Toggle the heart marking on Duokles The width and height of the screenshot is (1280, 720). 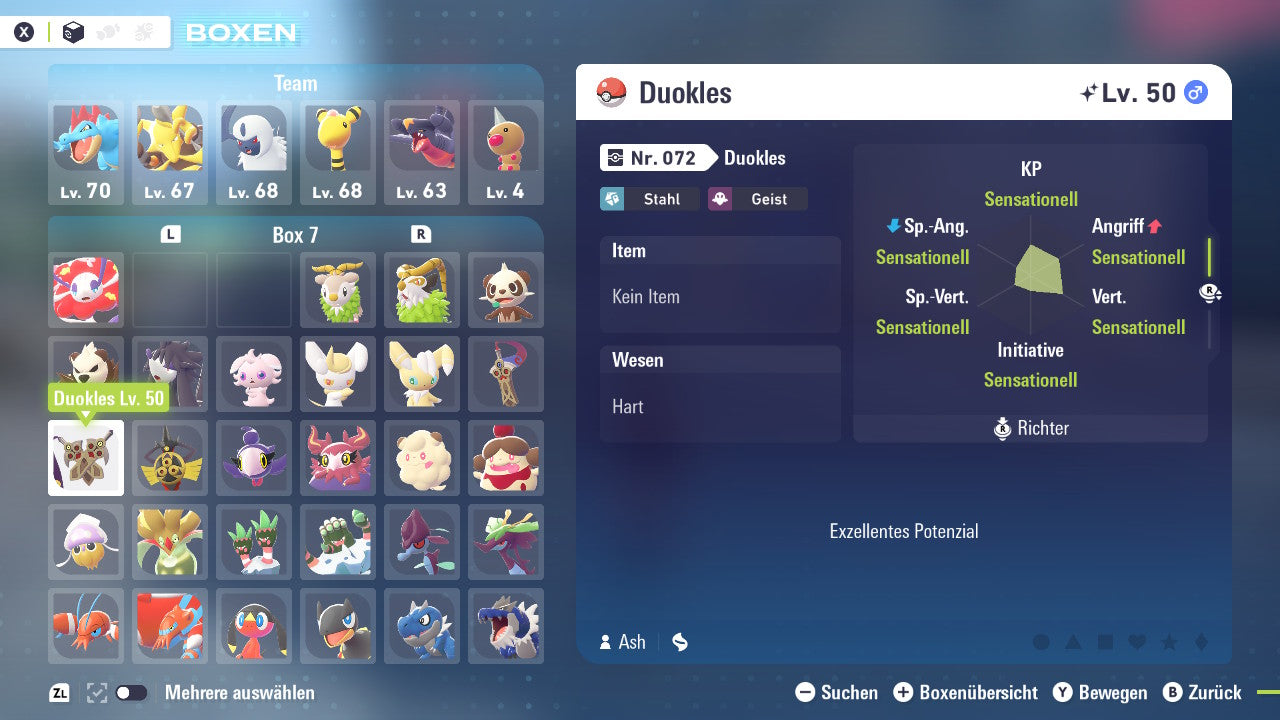pos(1138,642)
